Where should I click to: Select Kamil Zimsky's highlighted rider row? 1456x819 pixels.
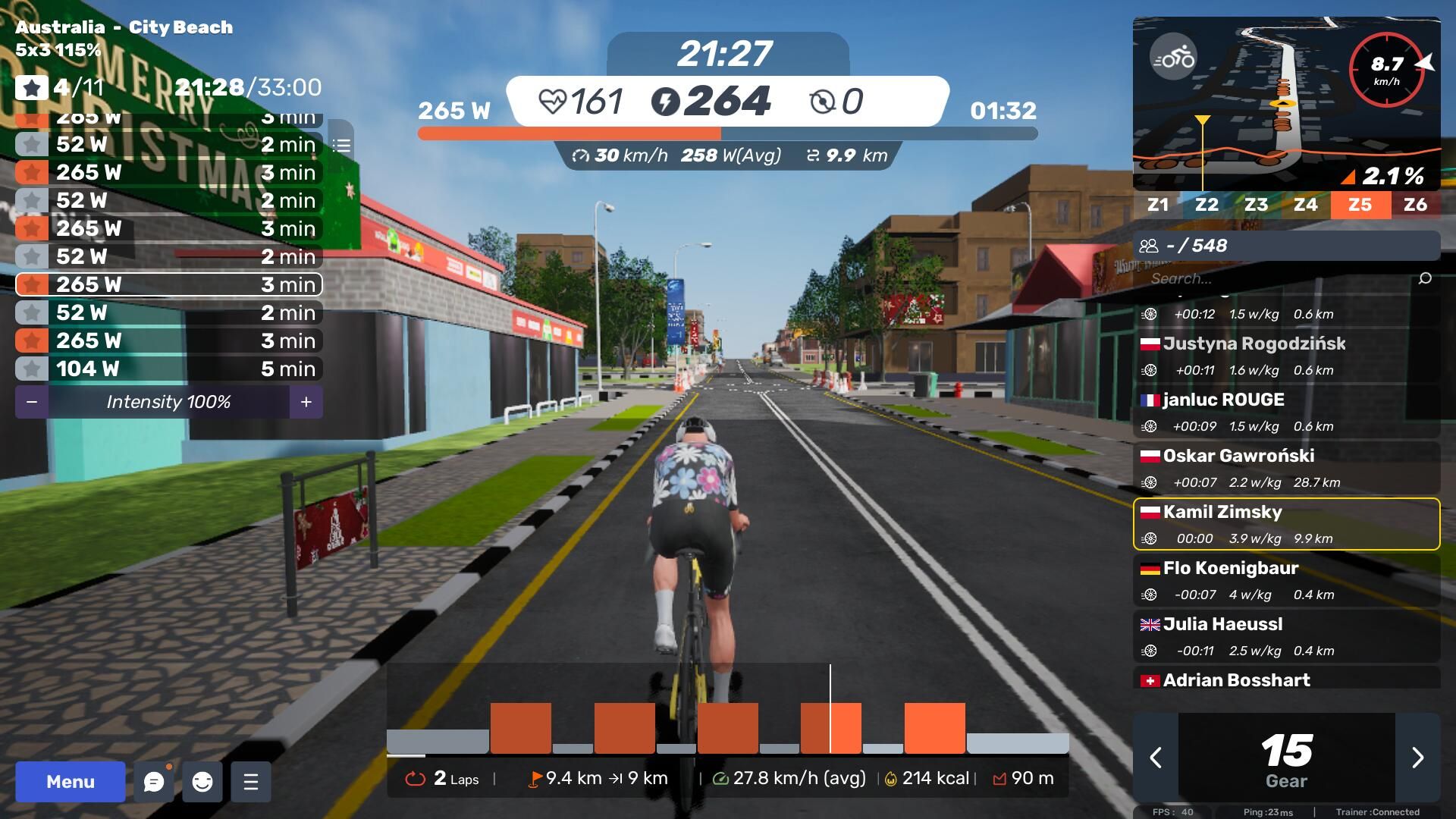click(1286, 524)
